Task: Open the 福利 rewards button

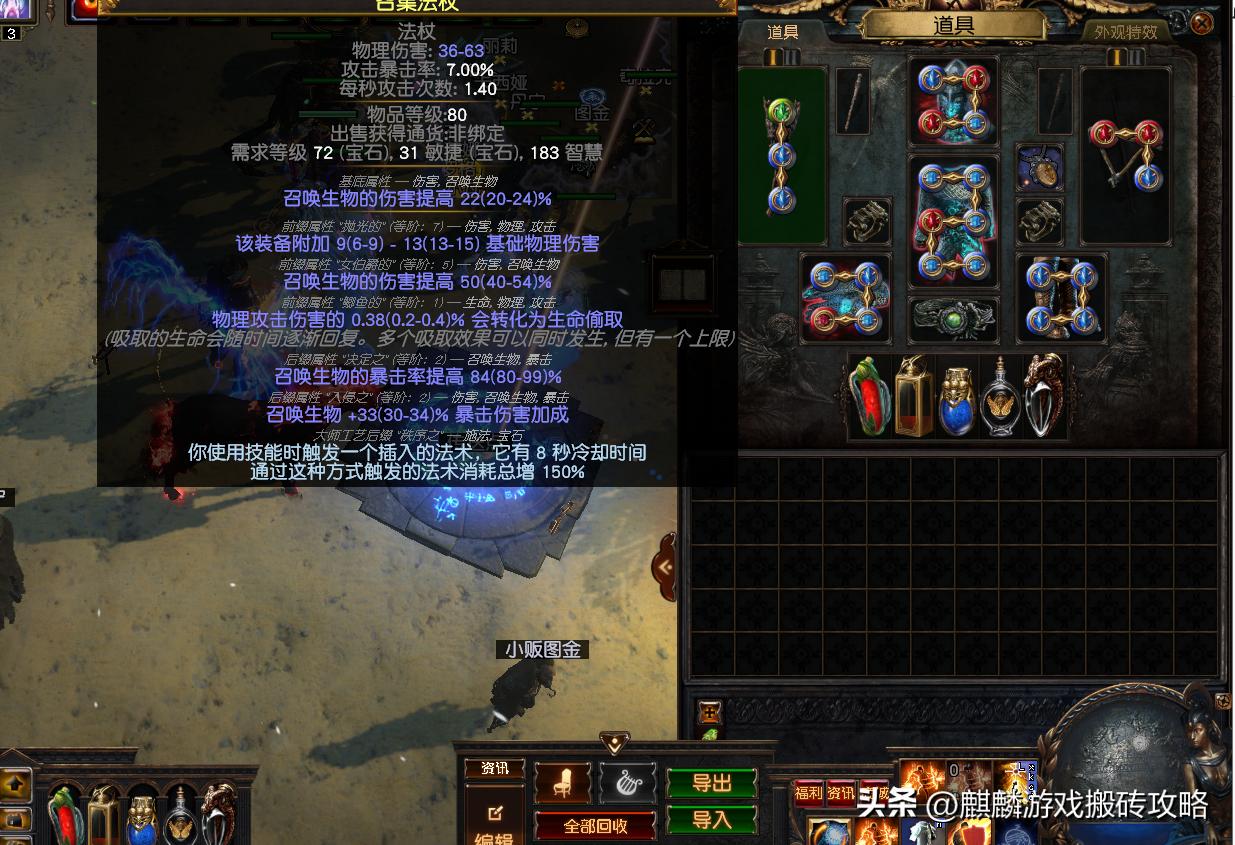Action: pyautogui.click(x=808, y=793)
